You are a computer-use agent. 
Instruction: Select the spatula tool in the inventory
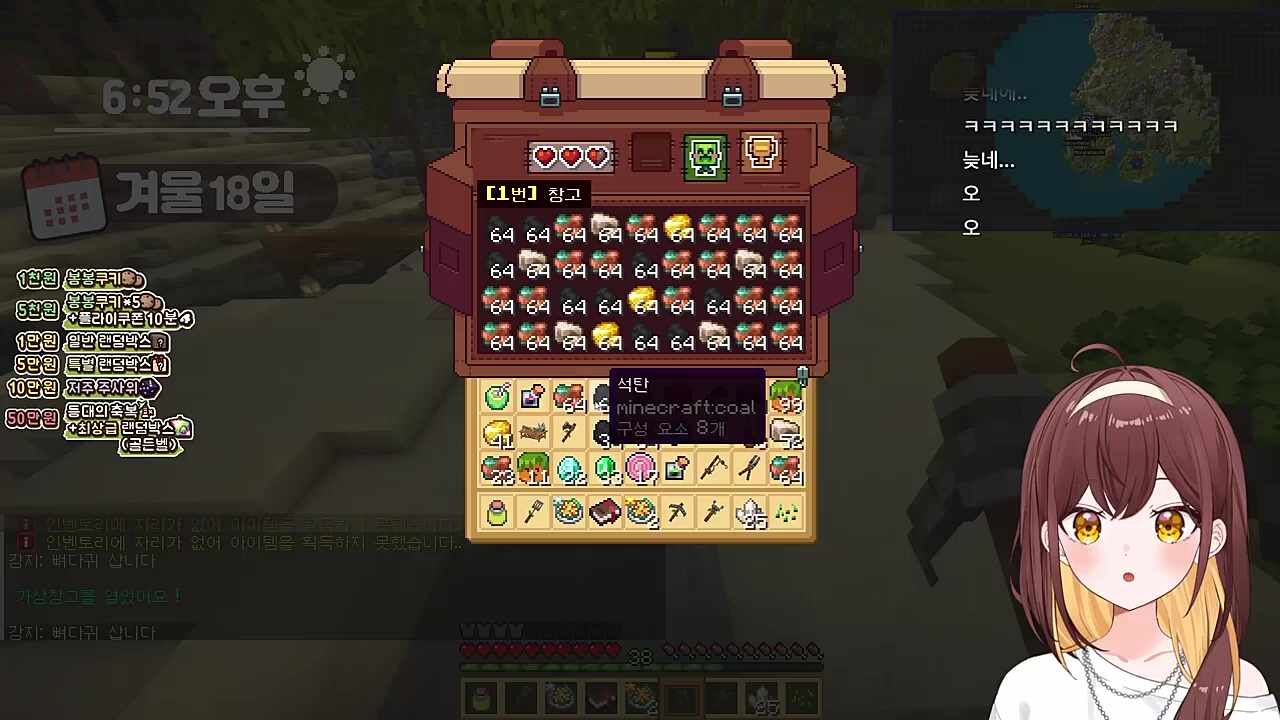(533, 512)
